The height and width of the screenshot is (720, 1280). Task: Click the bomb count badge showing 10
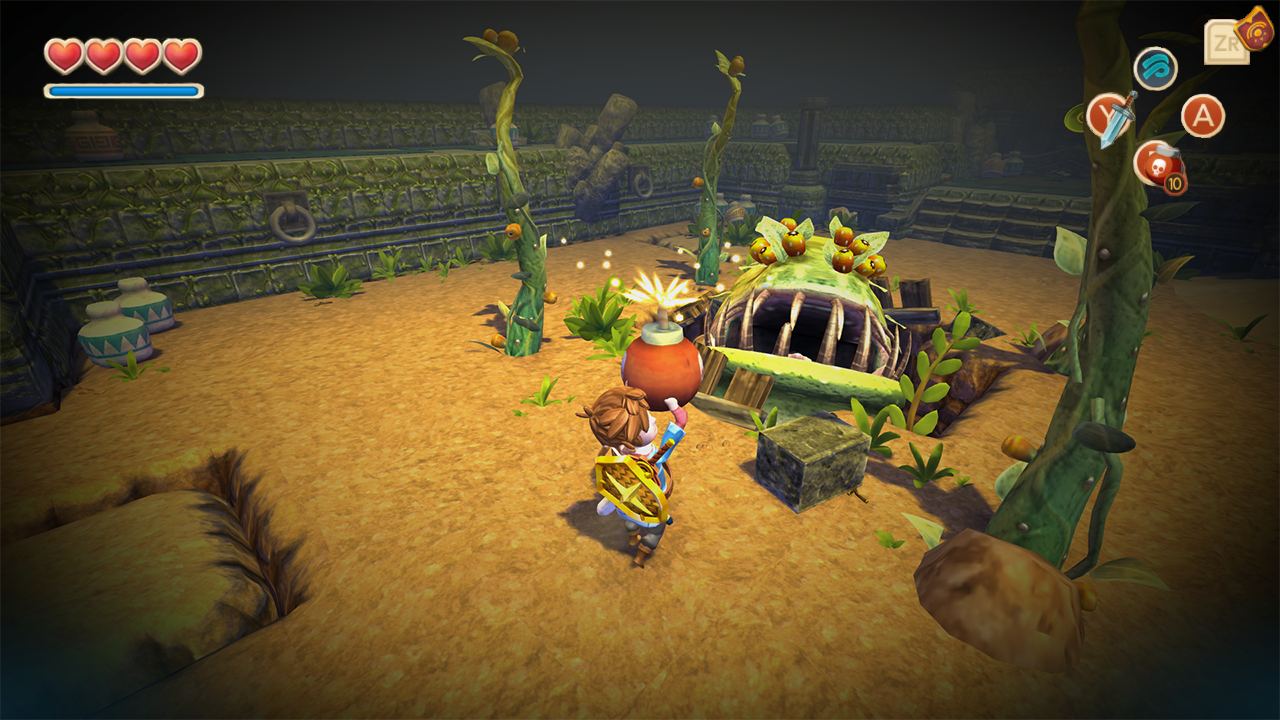coord(1175,185)
